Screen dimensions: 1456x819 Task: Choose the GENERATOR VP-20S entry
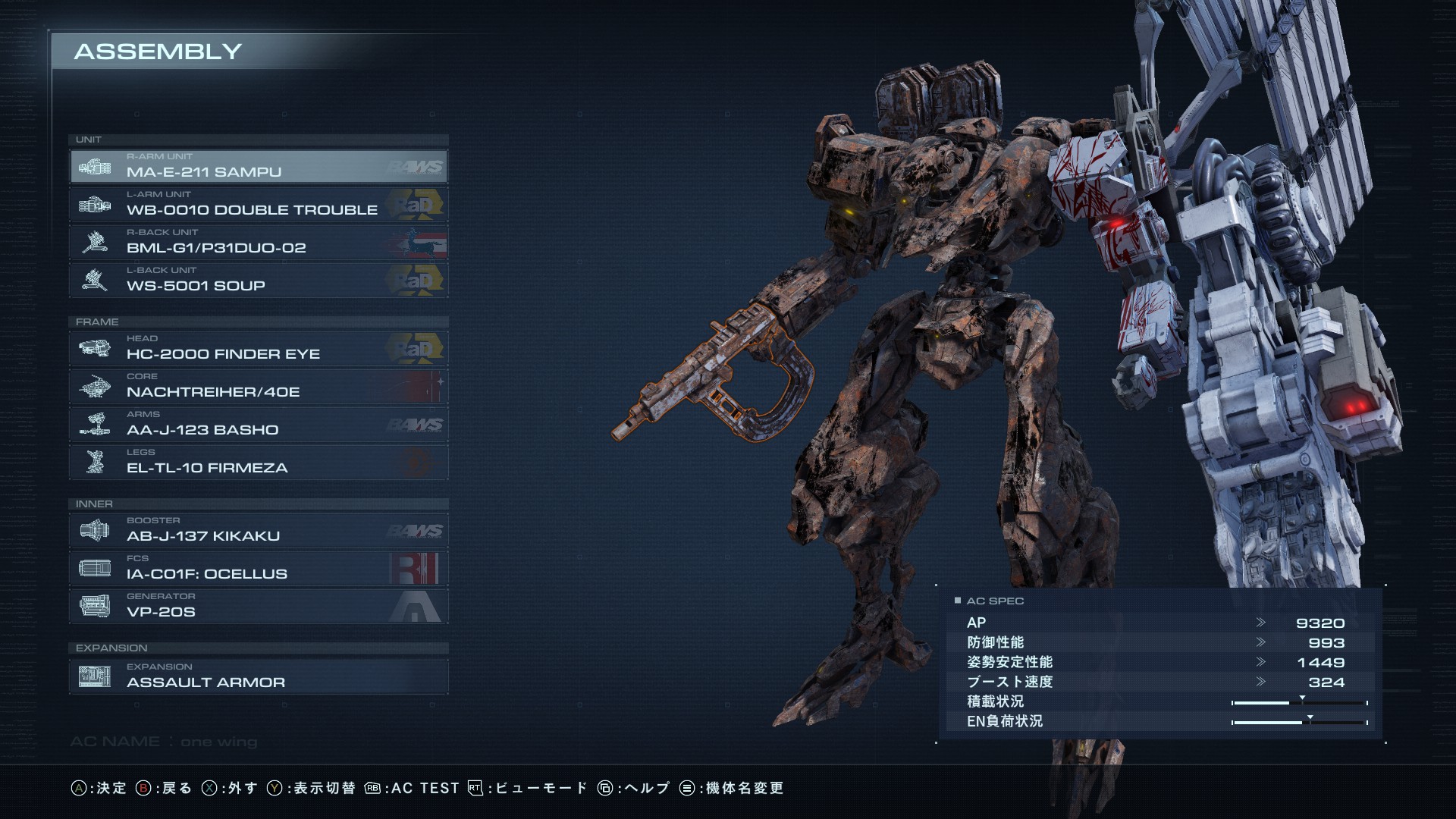coord(258,607)
